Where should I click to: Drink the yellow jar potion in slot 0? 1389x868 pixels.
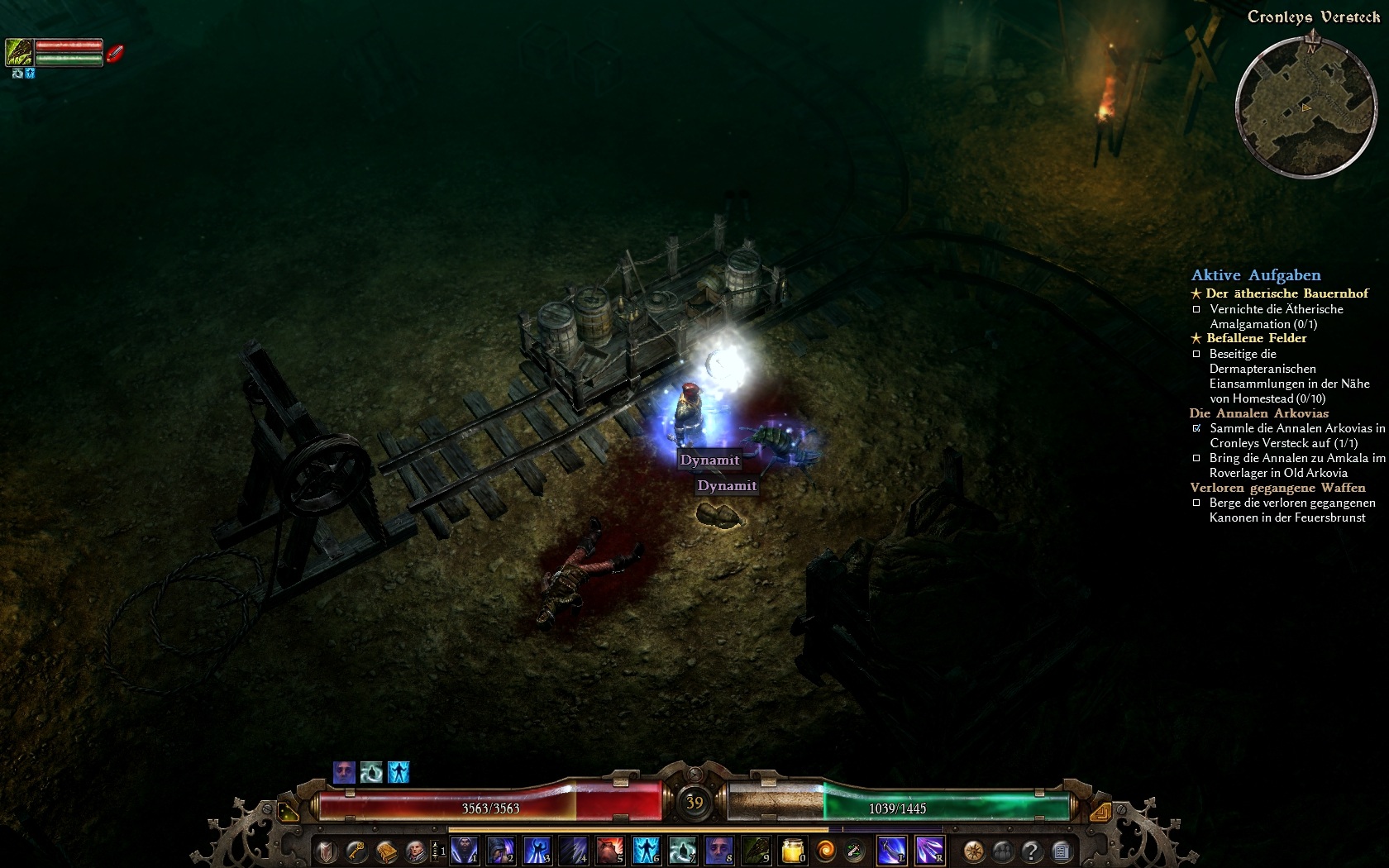(793, 850)
